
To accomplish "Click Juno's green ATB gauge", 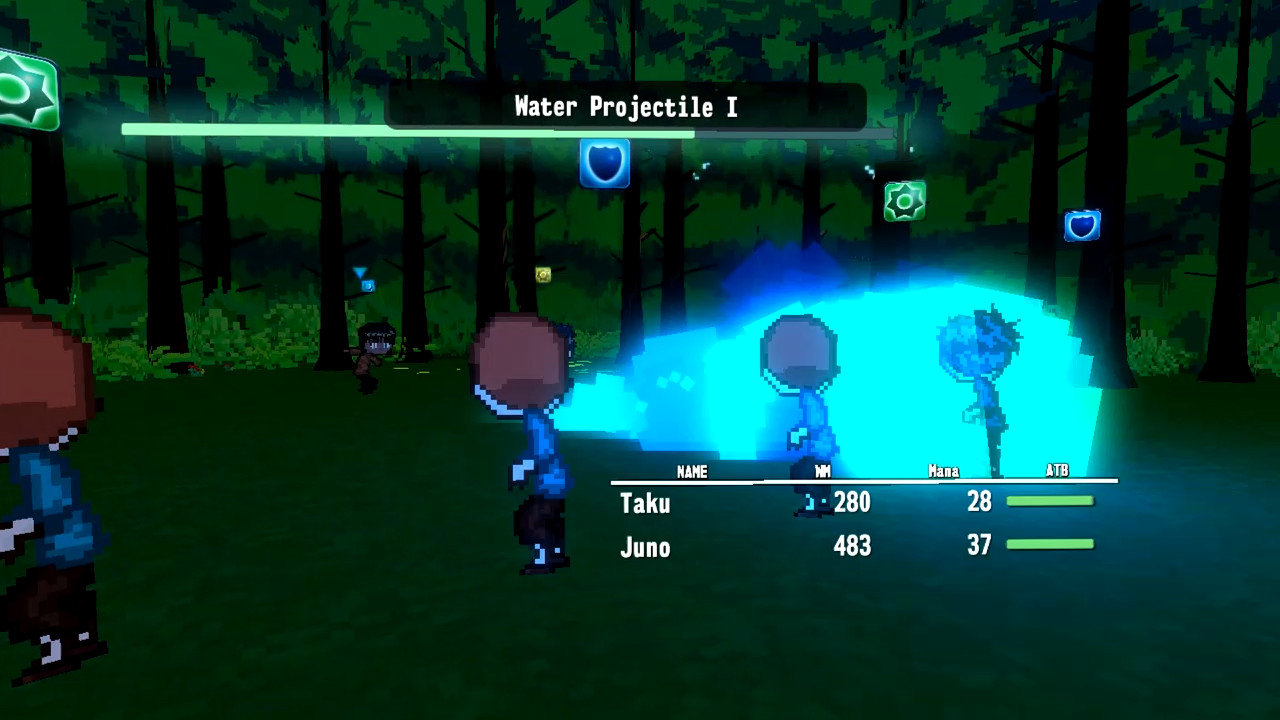I will 1051,544.
